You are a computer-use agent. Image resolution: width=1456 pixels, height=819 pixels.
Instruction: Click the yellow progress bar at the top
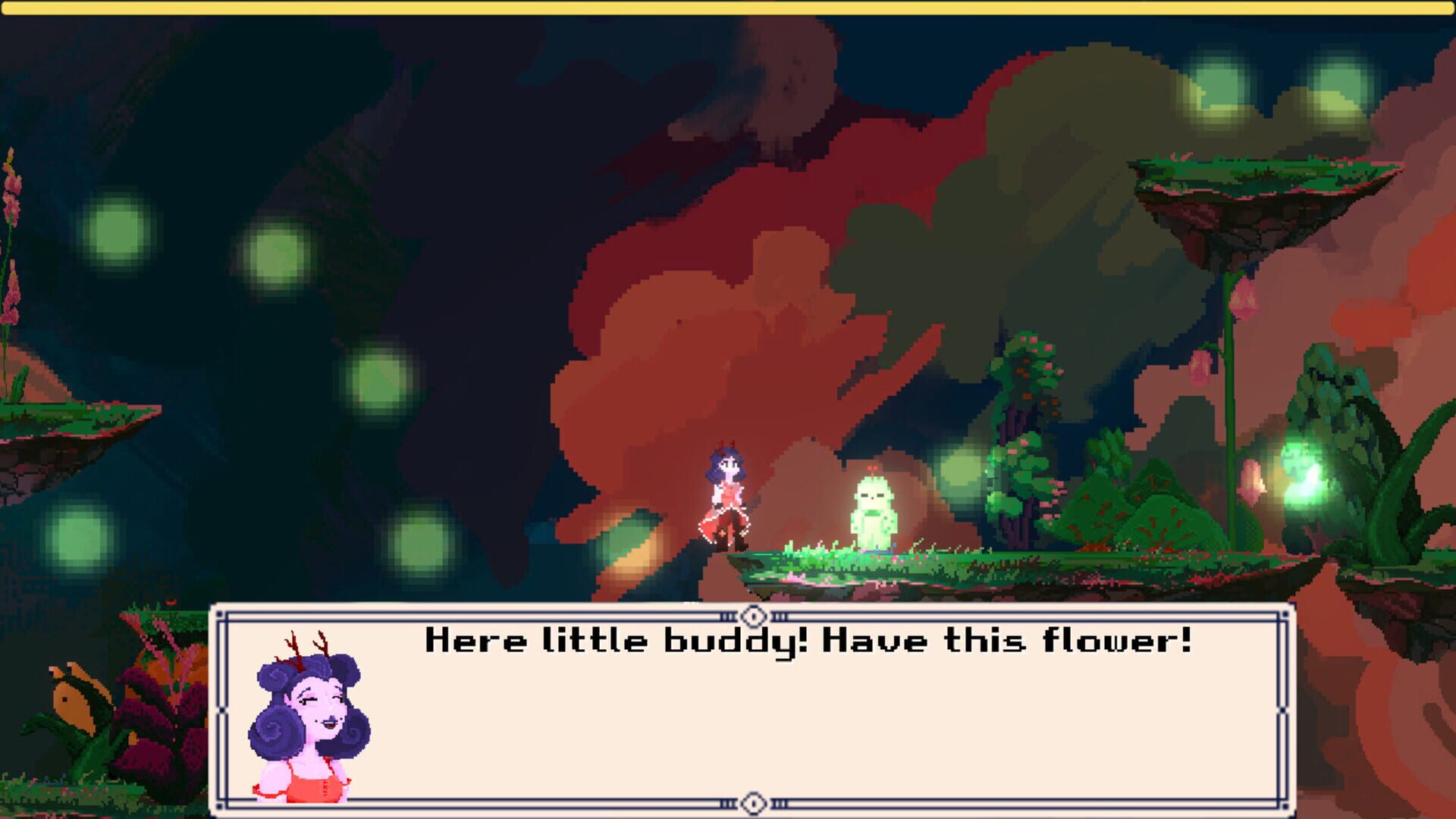[728, 9]
